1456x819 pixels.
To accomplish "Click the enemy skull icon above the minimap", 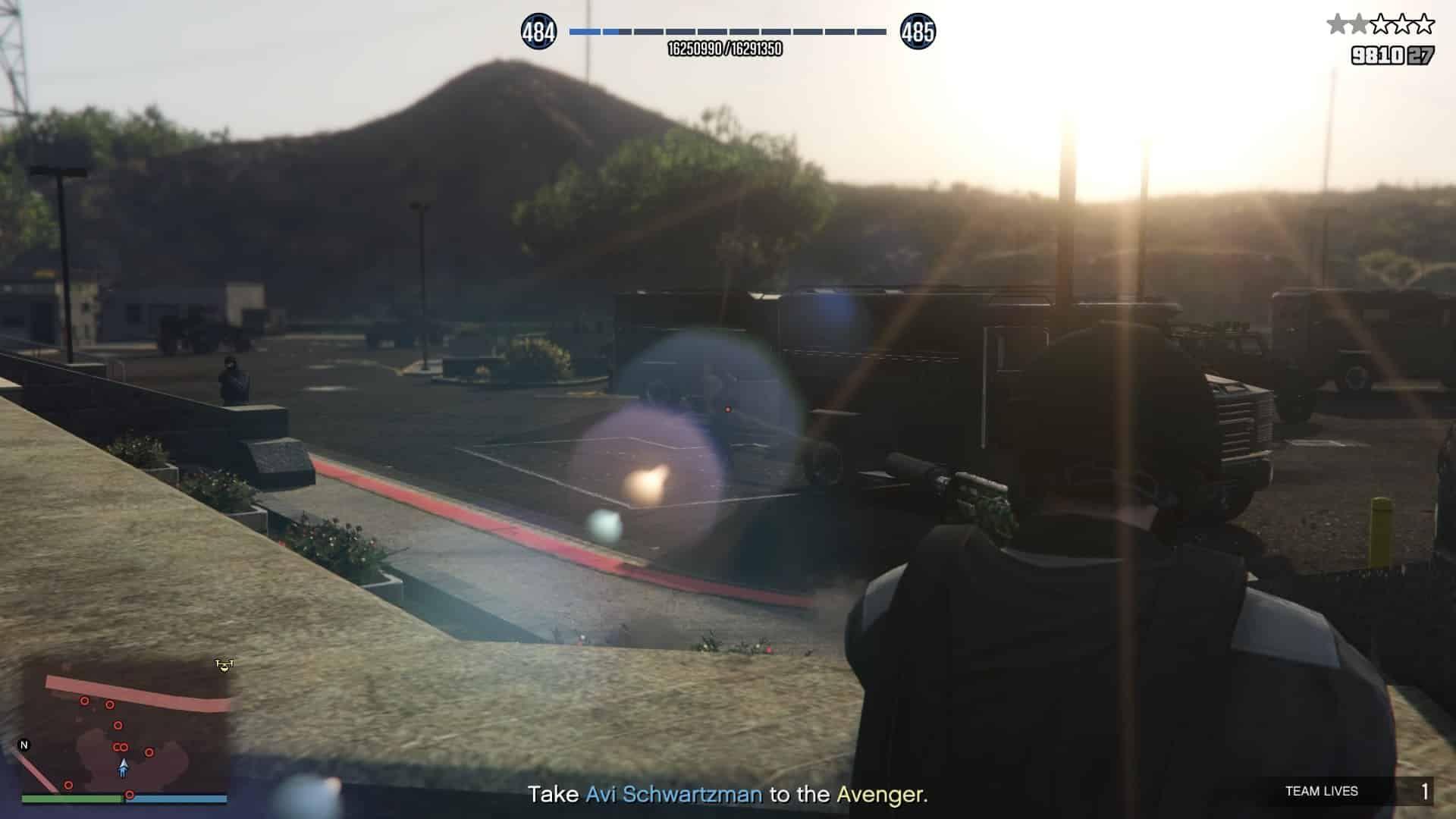I will (x=224, y=665).
